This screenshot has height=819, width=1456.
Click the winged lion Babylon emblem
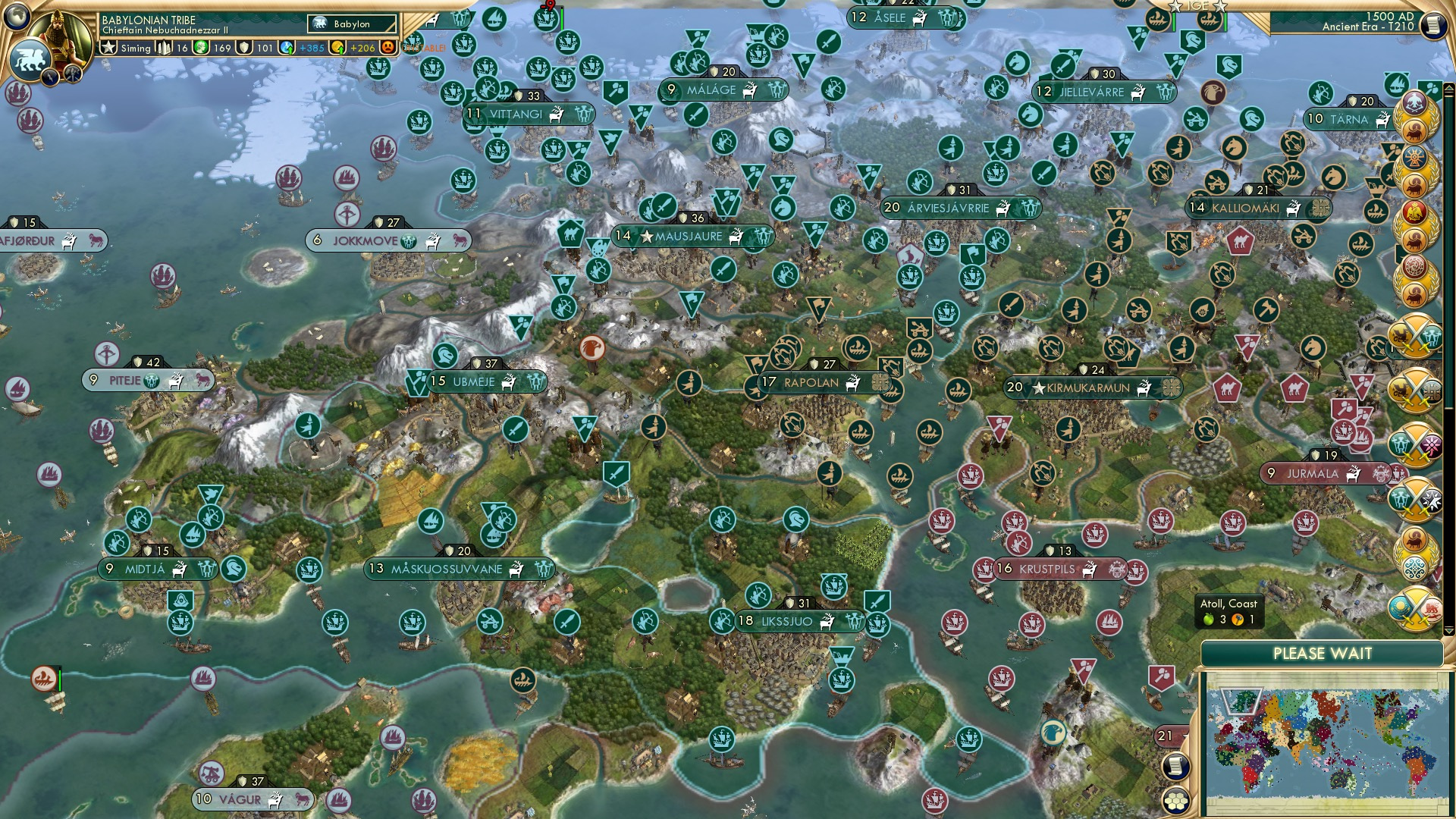point(30,58)
